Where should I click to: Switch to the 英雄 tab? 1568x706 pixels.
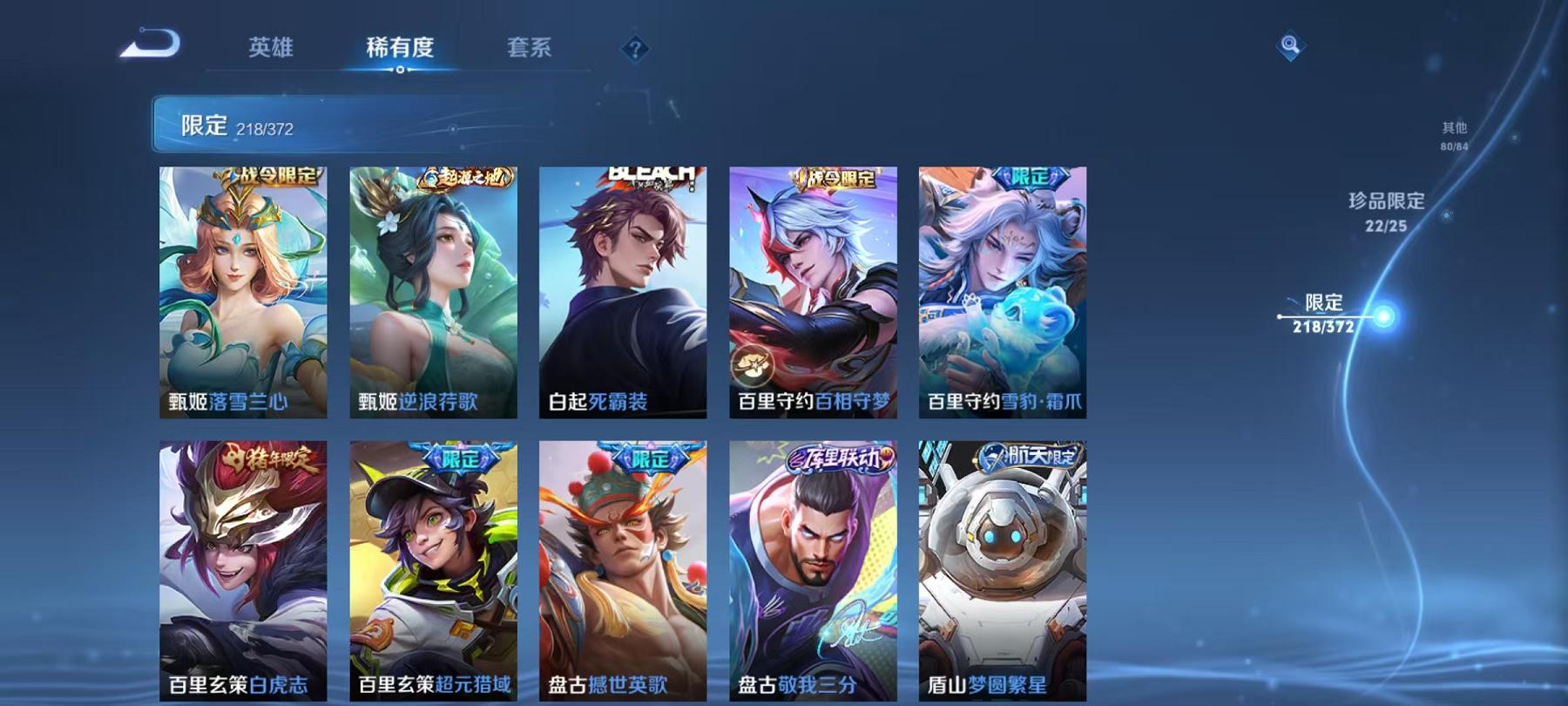[272, 50]
